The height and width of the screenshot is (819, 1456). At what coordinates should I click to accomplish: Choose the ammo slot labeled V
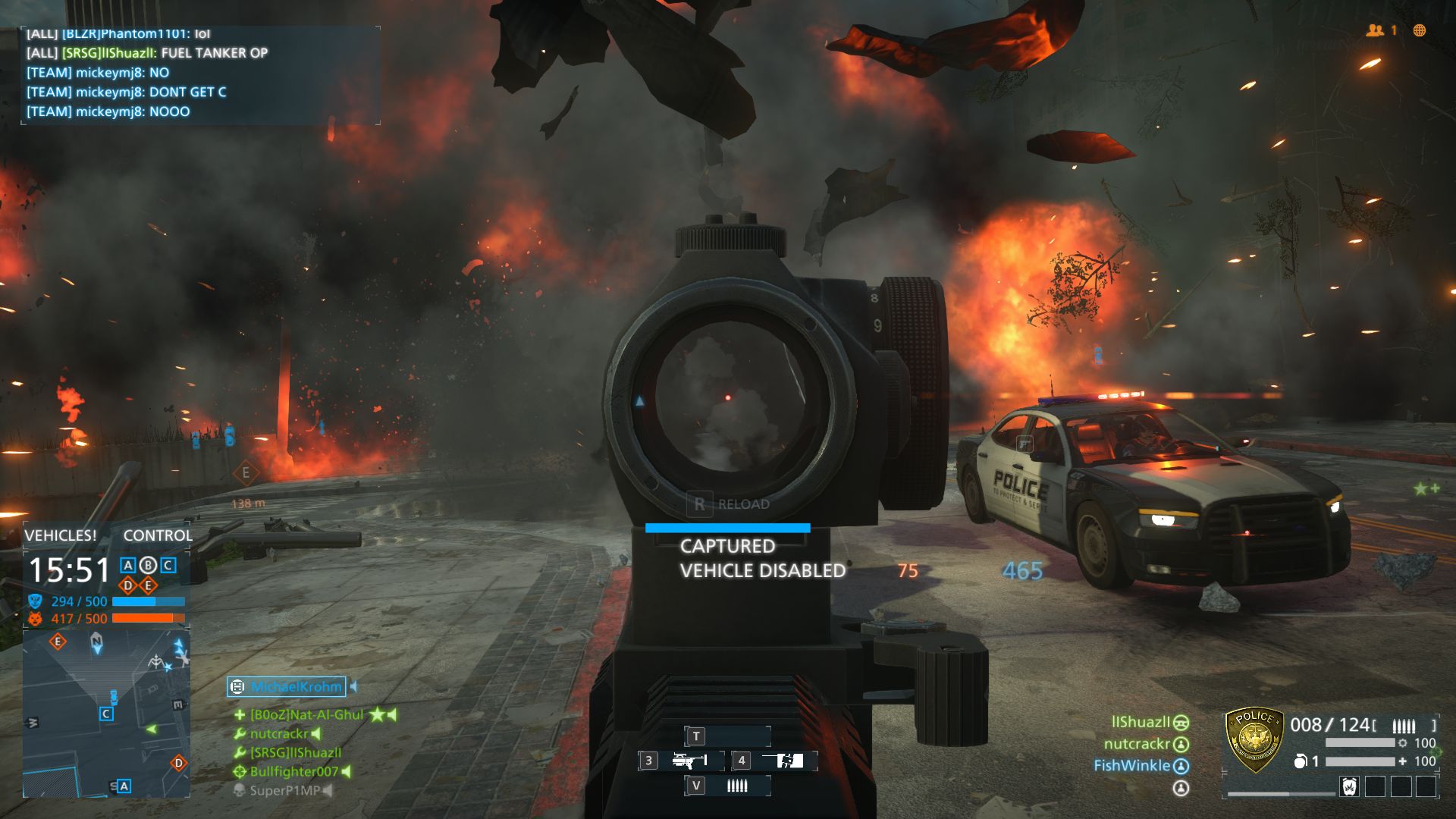coord(727,786)
